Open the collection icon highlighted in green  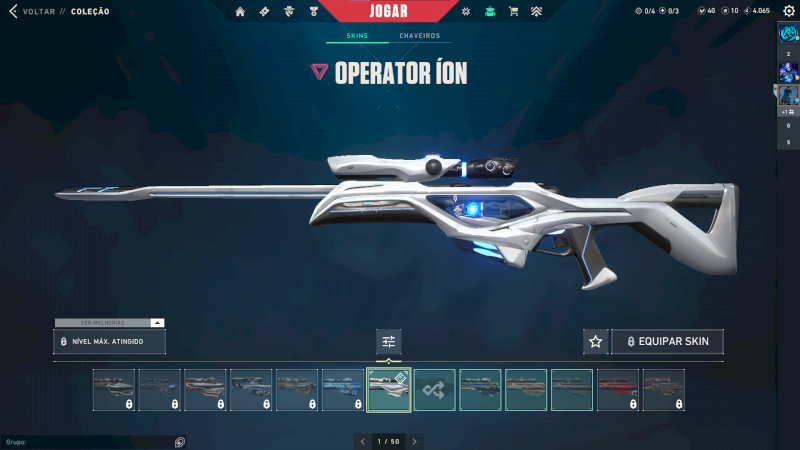[x=490, y=12]
